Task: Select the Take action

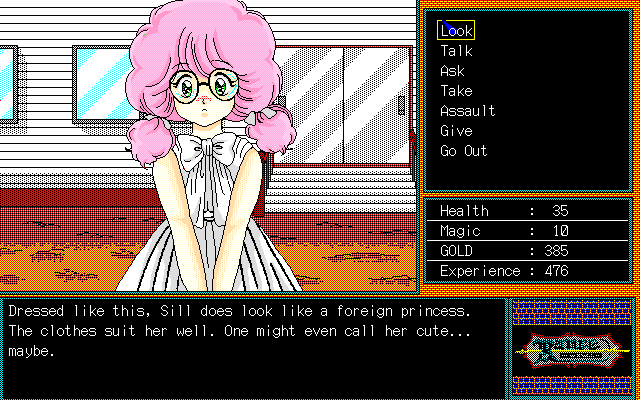Action: pyautogui.click(x=456, y=91)
